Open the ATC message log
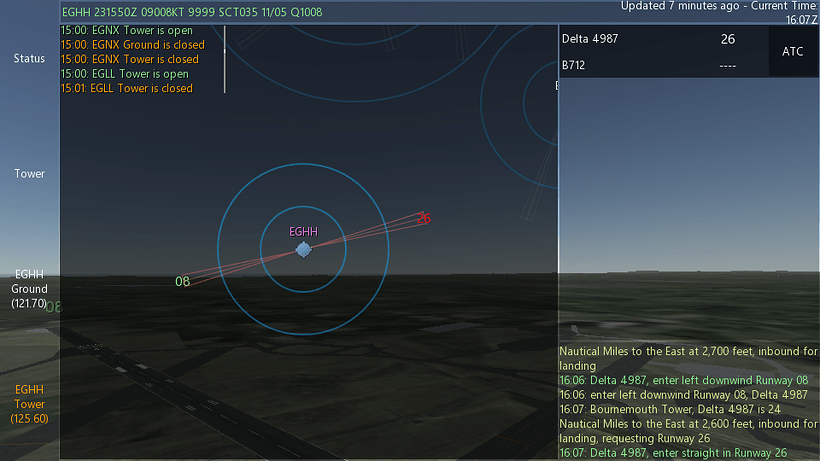Screen dimensions: 820x461 tap(688, 402)
